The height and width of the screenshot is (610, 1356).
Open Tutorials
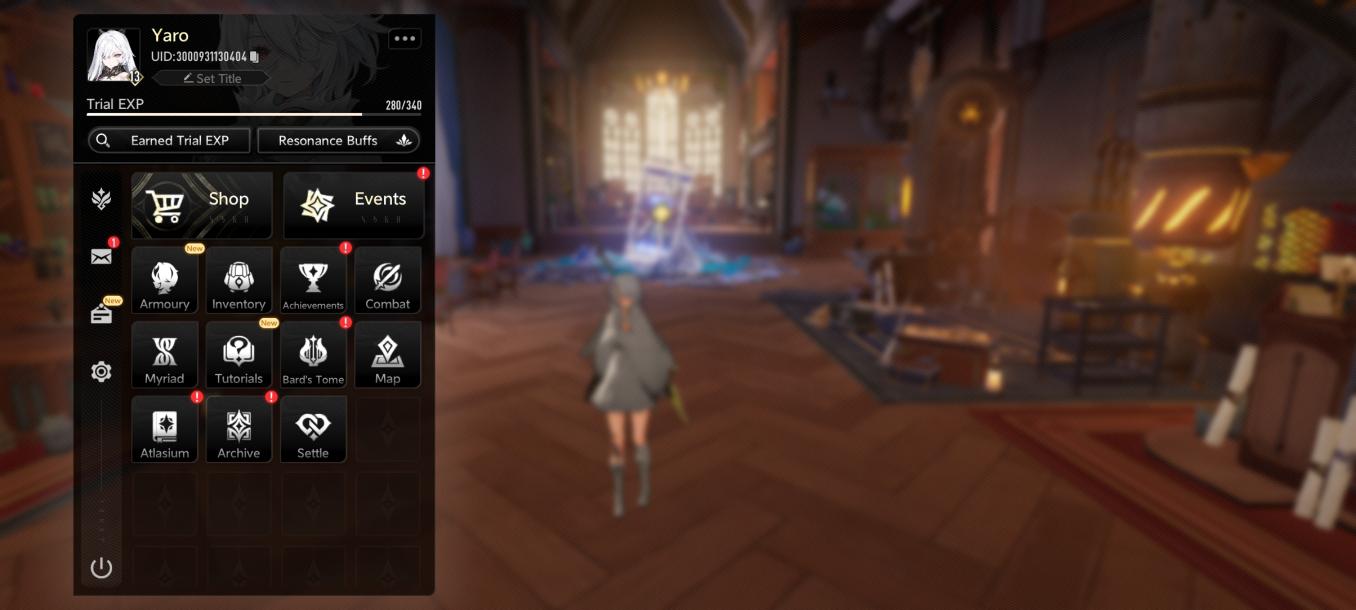click(x=239, y=355)
